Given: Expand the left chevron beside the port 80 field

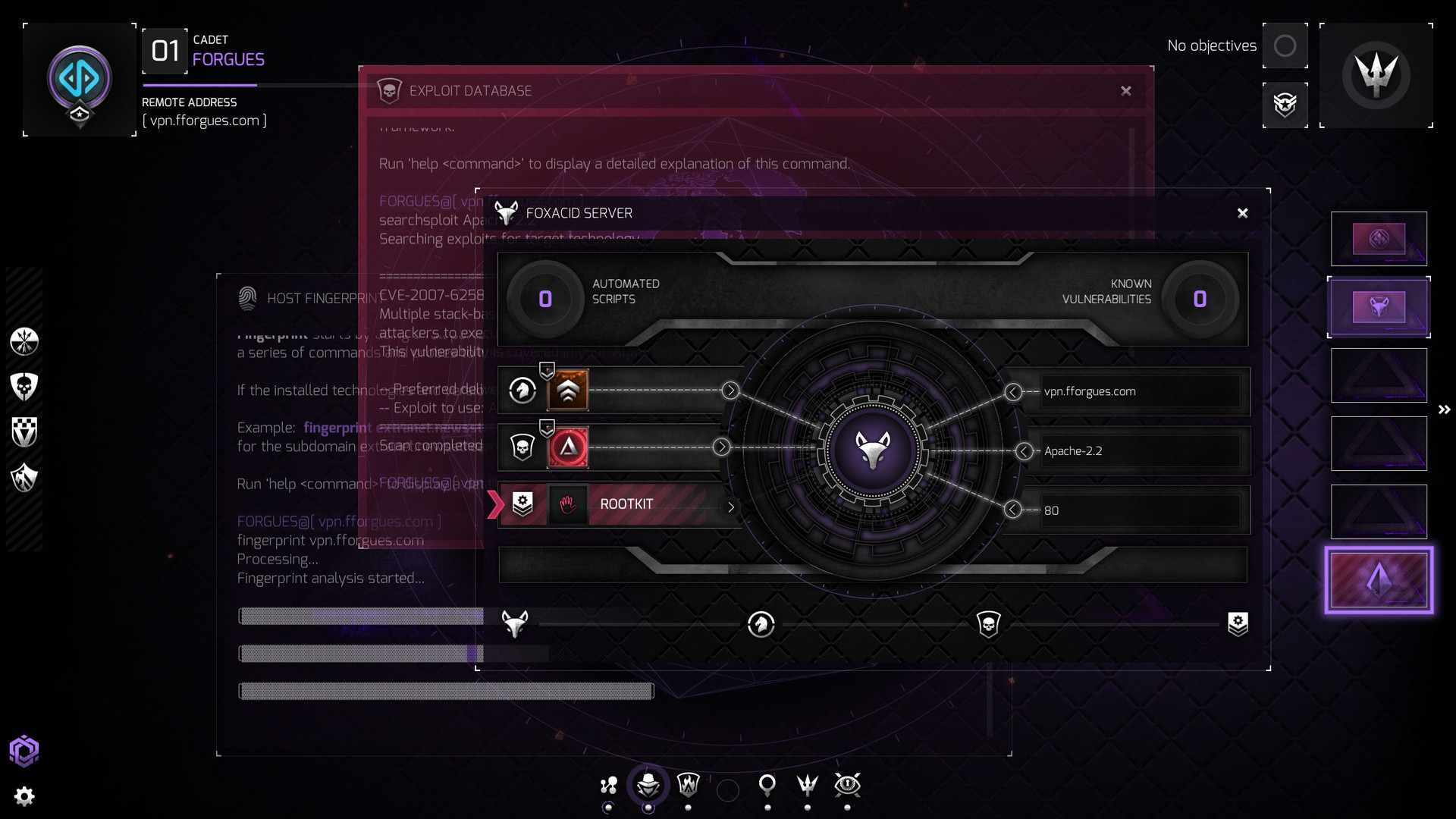Looking at the screenshot, I should pos(1014,510).
